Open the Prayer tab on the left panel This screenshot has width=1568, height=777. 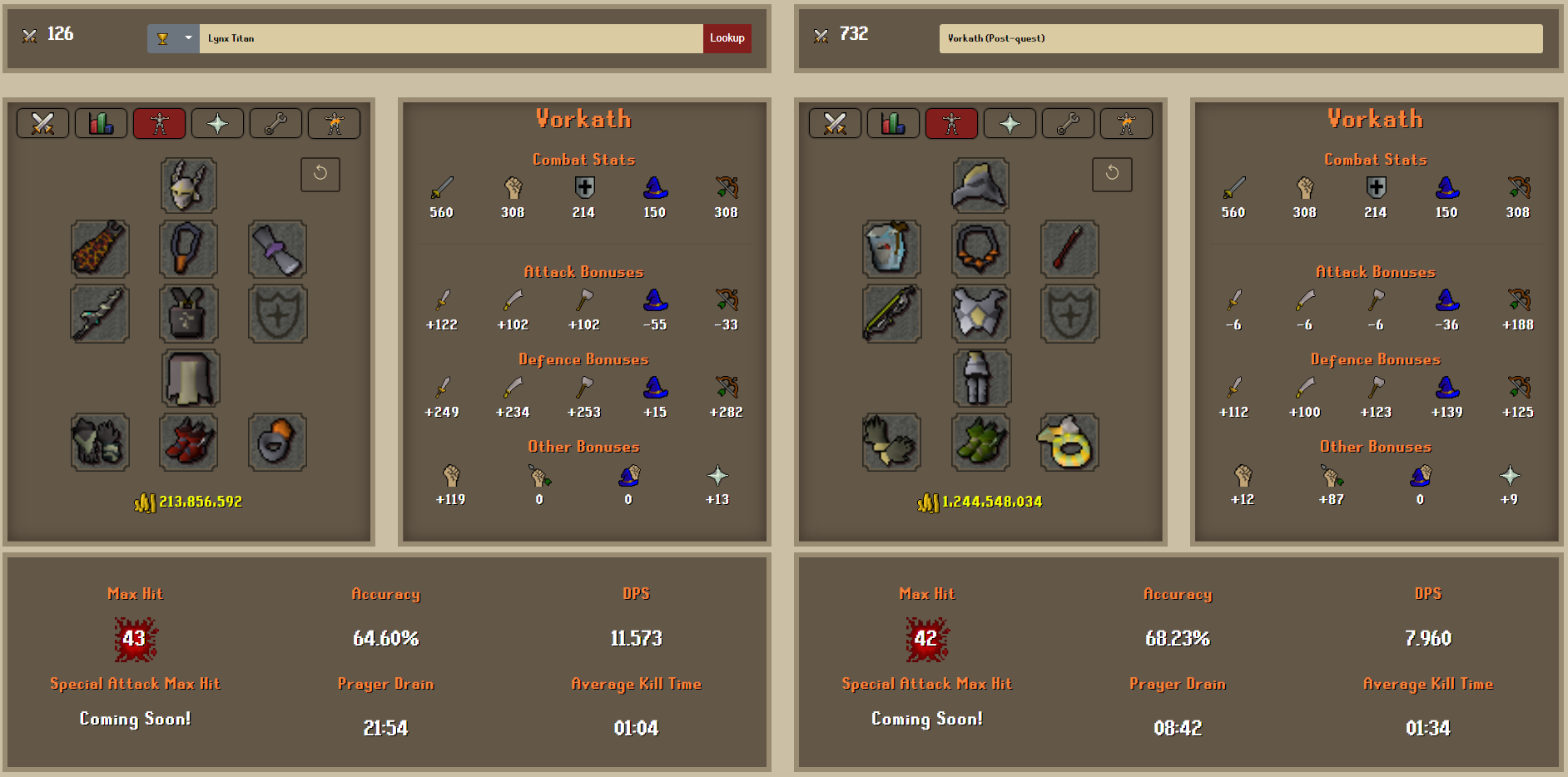tap(217, 122)
